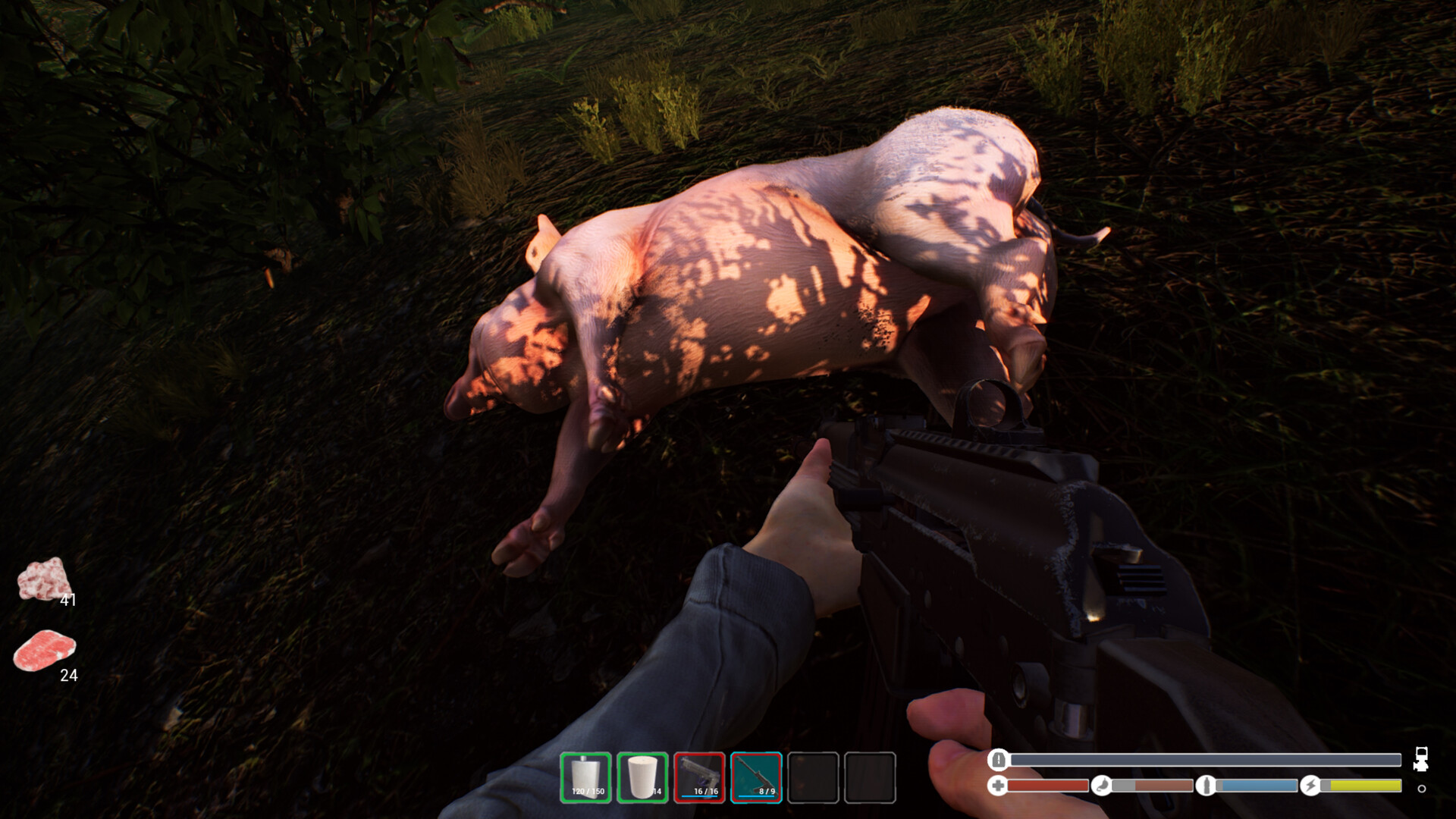Click the white character stance icon
Screen dimensions: 1456x819
tap(1421, 759)
